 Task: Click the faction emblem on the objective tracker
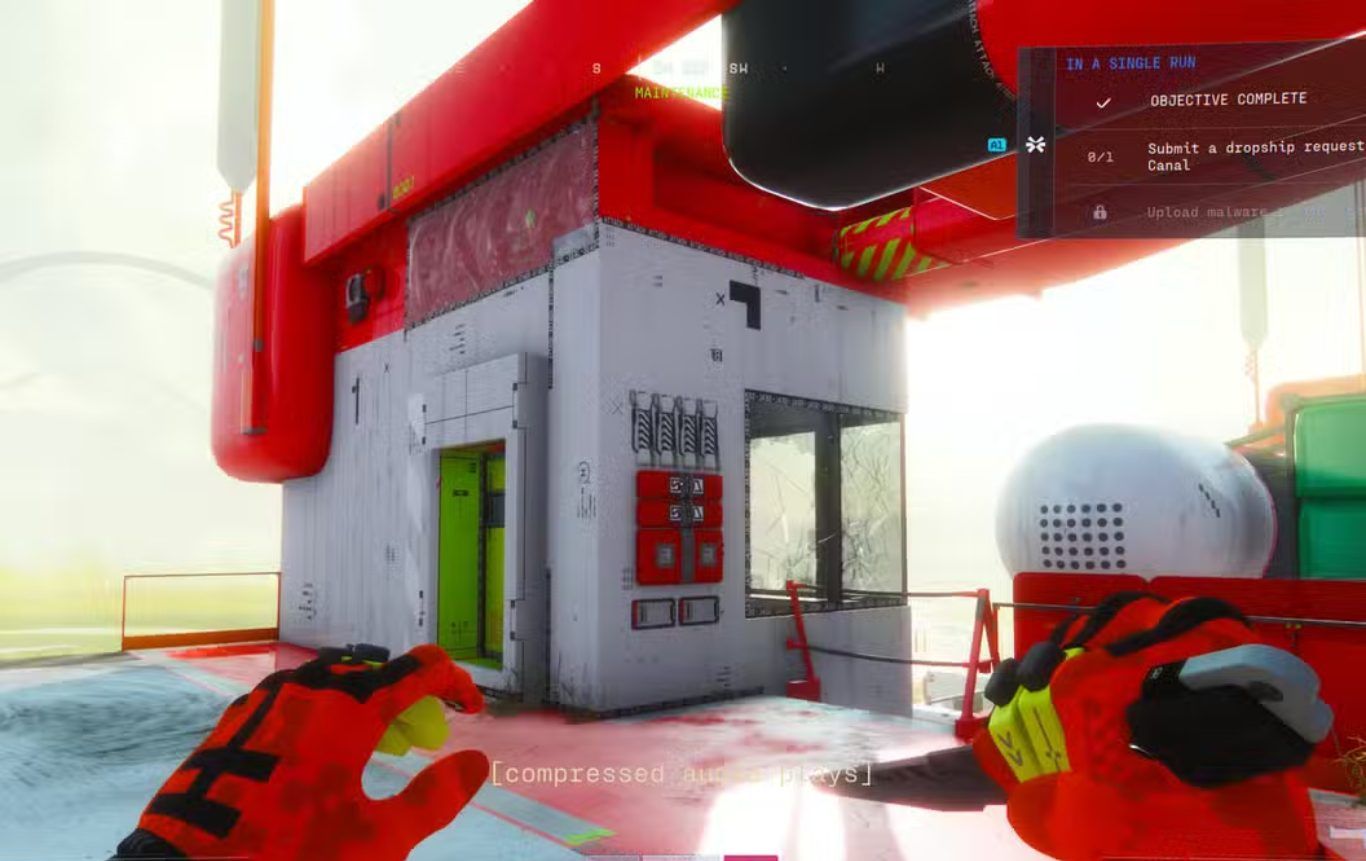click(x=1035, y=145)
